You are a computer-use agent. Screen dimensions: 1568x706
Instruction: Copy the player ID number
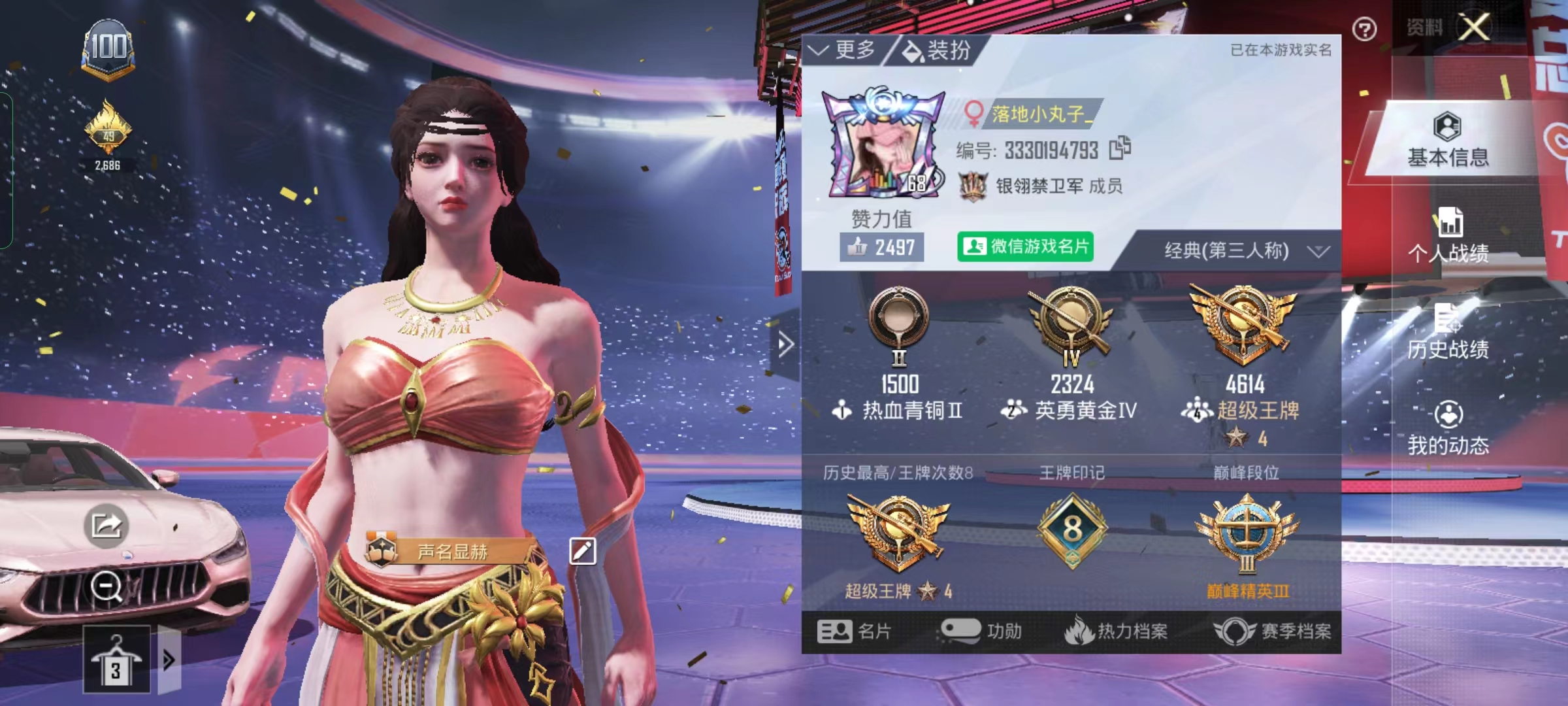[x=1120, y=148]
